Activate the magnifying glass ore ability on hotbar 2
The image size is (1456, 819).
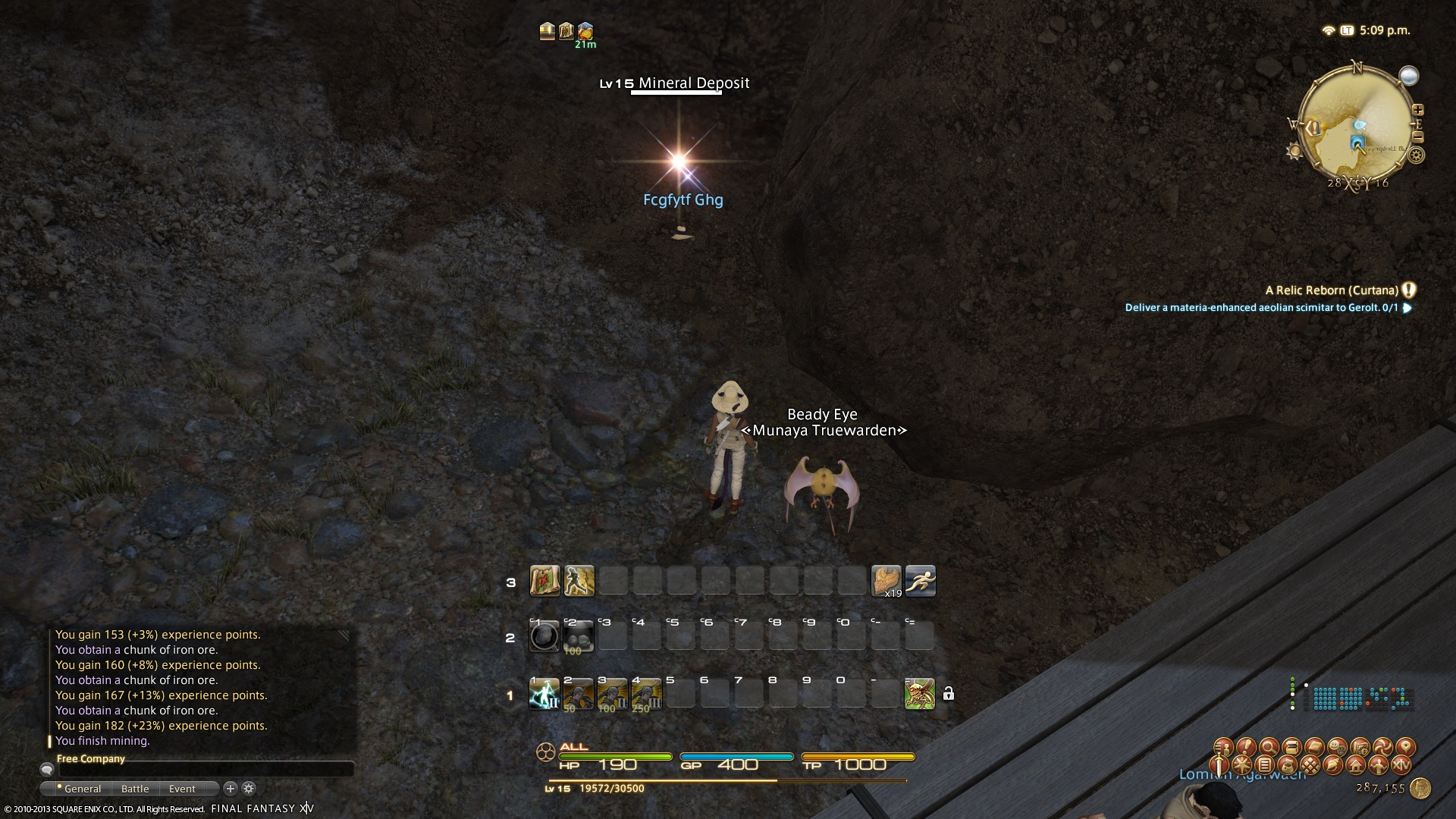[544, 637]
